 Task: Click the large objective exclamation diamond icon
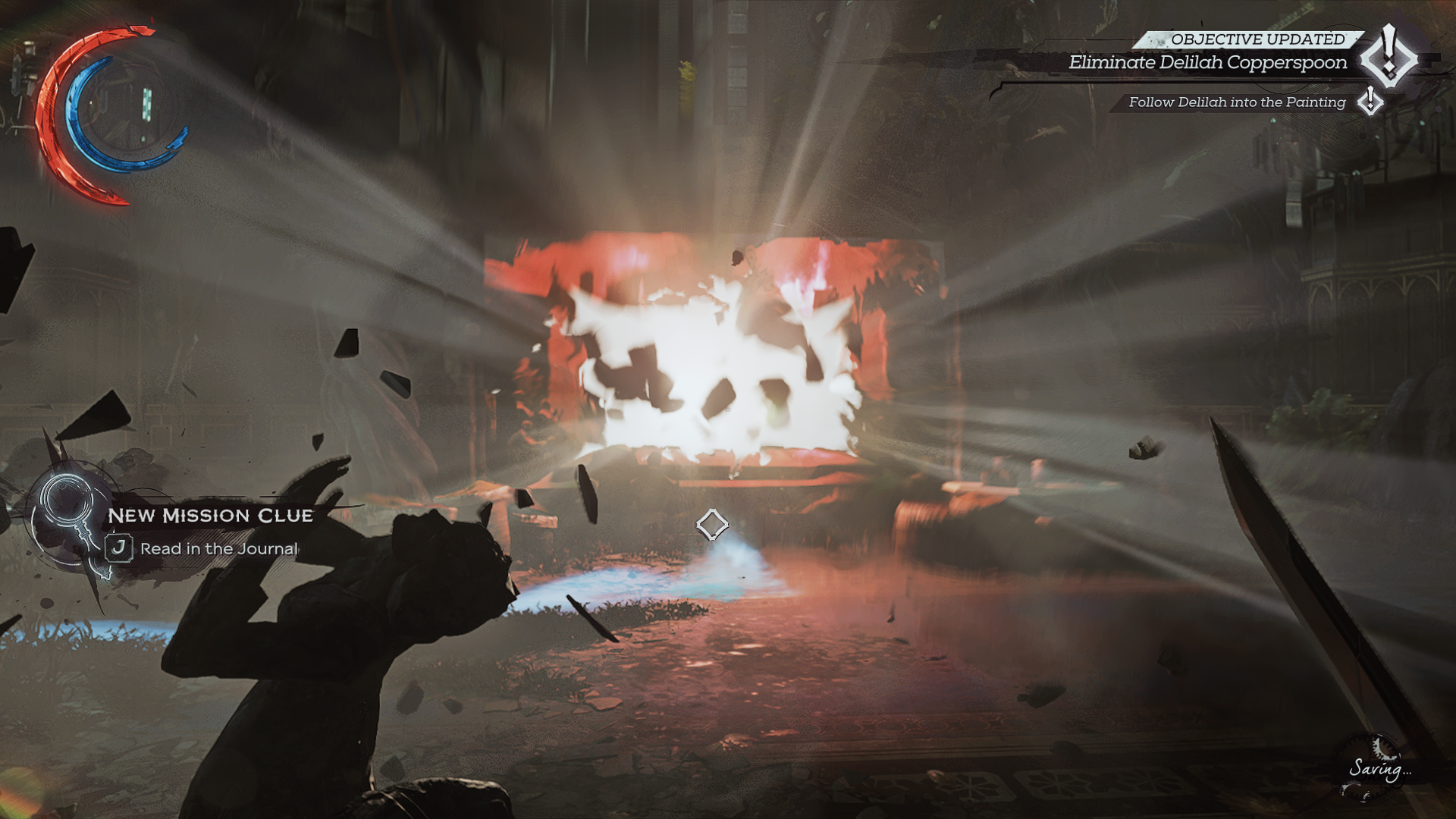pos(1389,56)
